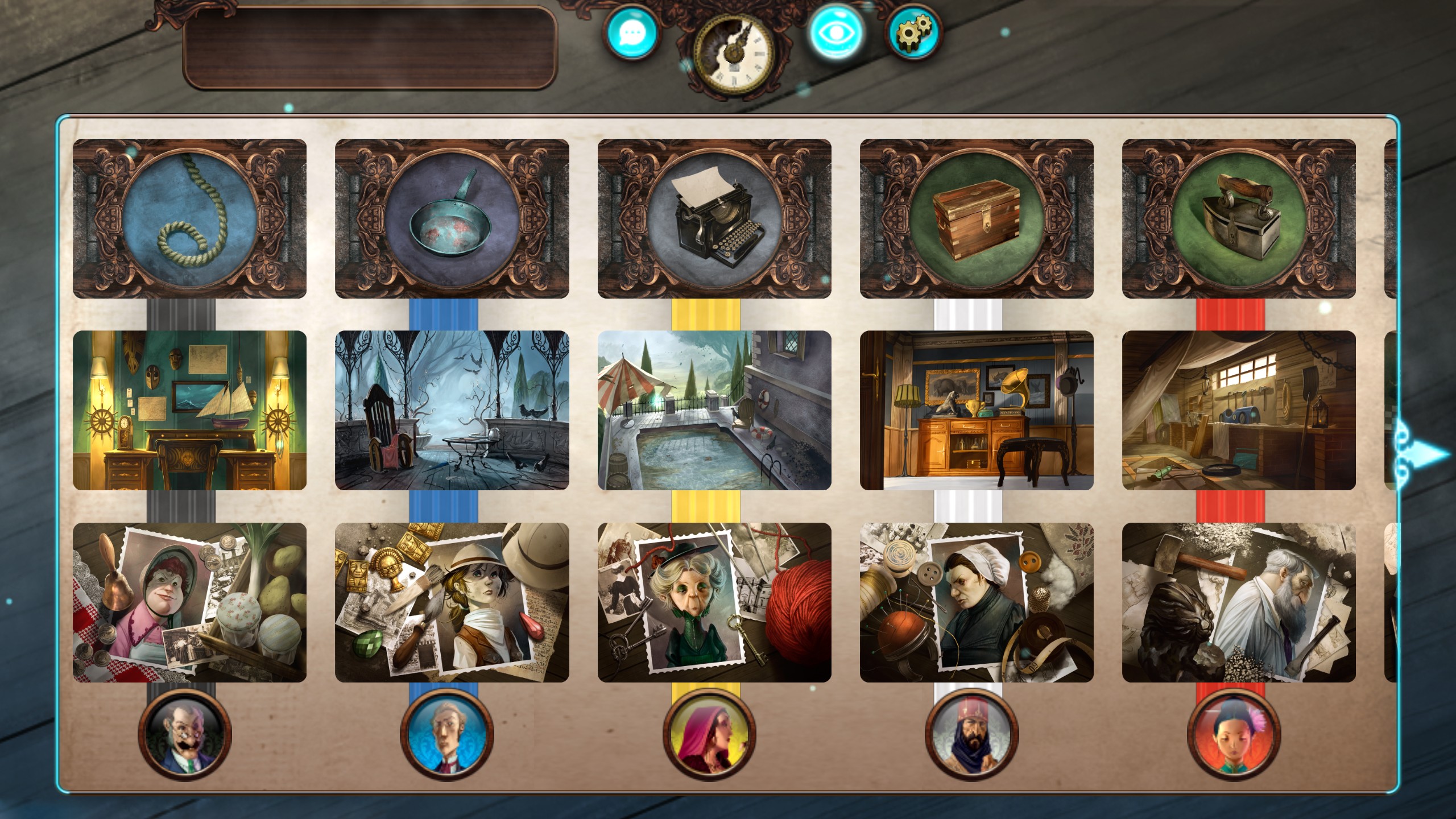Open the gears settings button
This screenshot has height=819, width=1456.
pyautogui.click(x=912, y=32)
